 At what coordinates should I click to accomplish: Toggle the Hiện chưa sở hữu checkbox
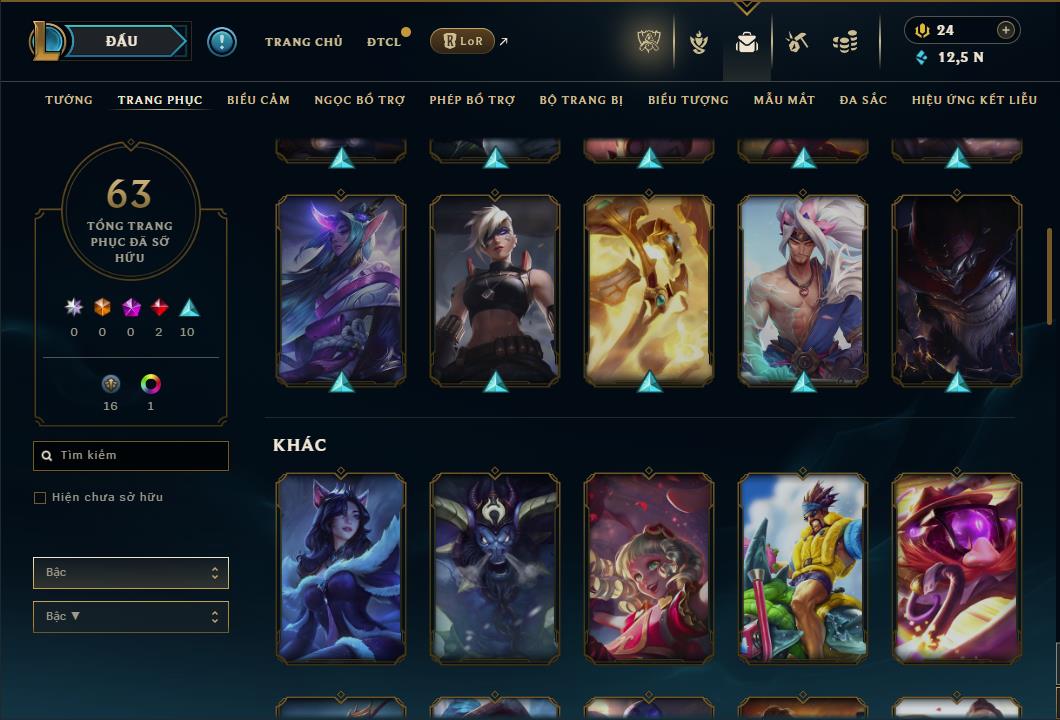point(40,498)
